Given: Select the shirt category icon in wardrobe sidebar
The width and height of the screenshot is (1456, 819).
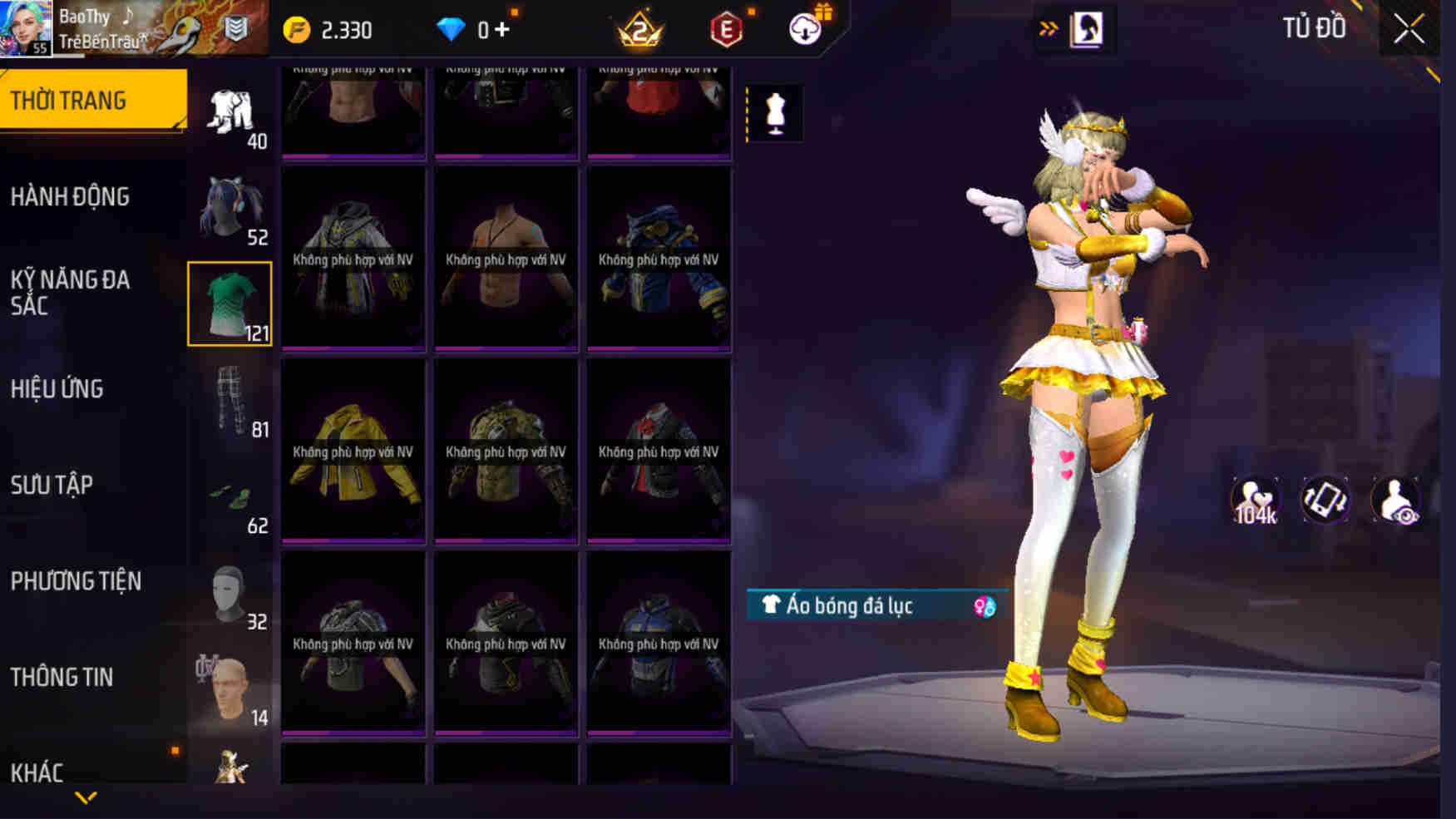Looking at the screenshot, I should coord(230,302).
